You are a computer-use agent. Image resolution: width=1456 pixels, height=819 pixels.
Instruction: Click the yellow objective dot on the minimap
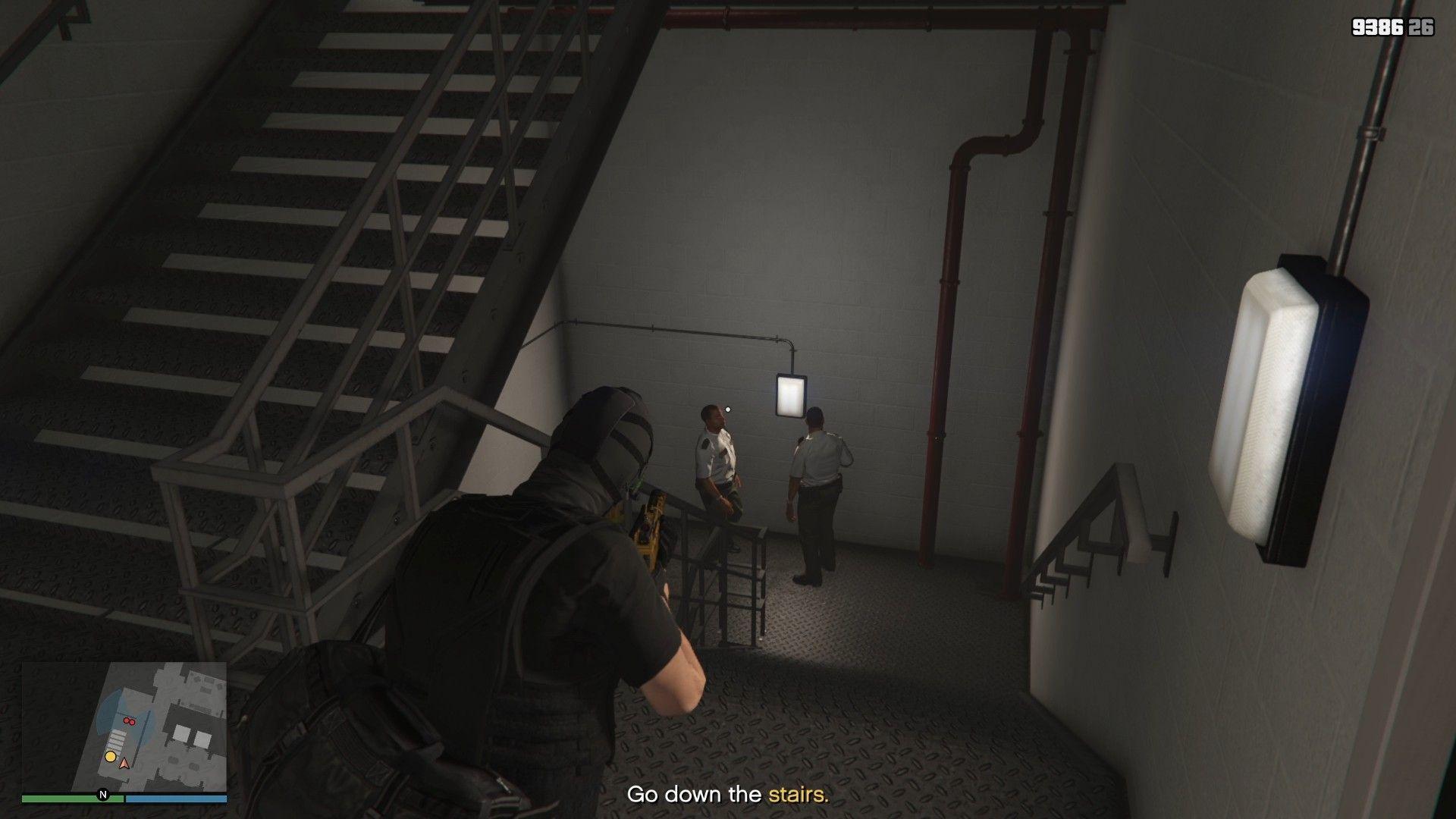pyautogui.click(x=110, y=756)
